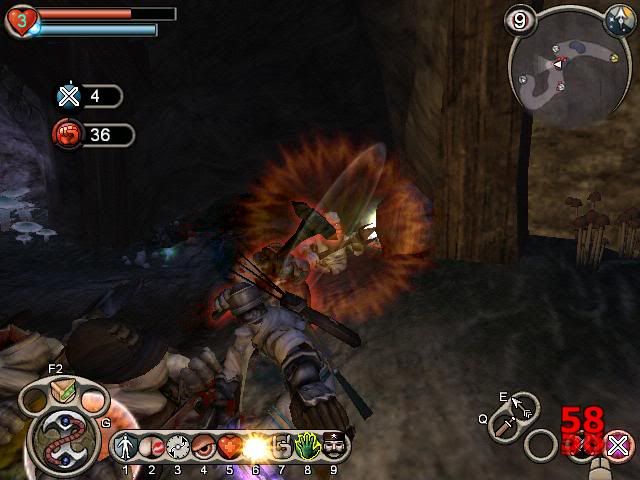Viewport: 640px width, 480px height.
Task: Cast the red eye spell in slot 4
Action: pos(203,446)
